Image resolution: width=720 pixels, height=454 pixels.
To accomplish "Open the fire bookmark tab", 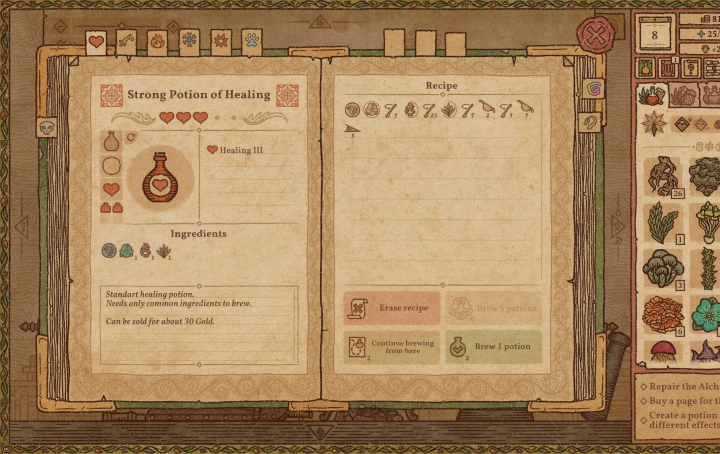I will point(157,42).
